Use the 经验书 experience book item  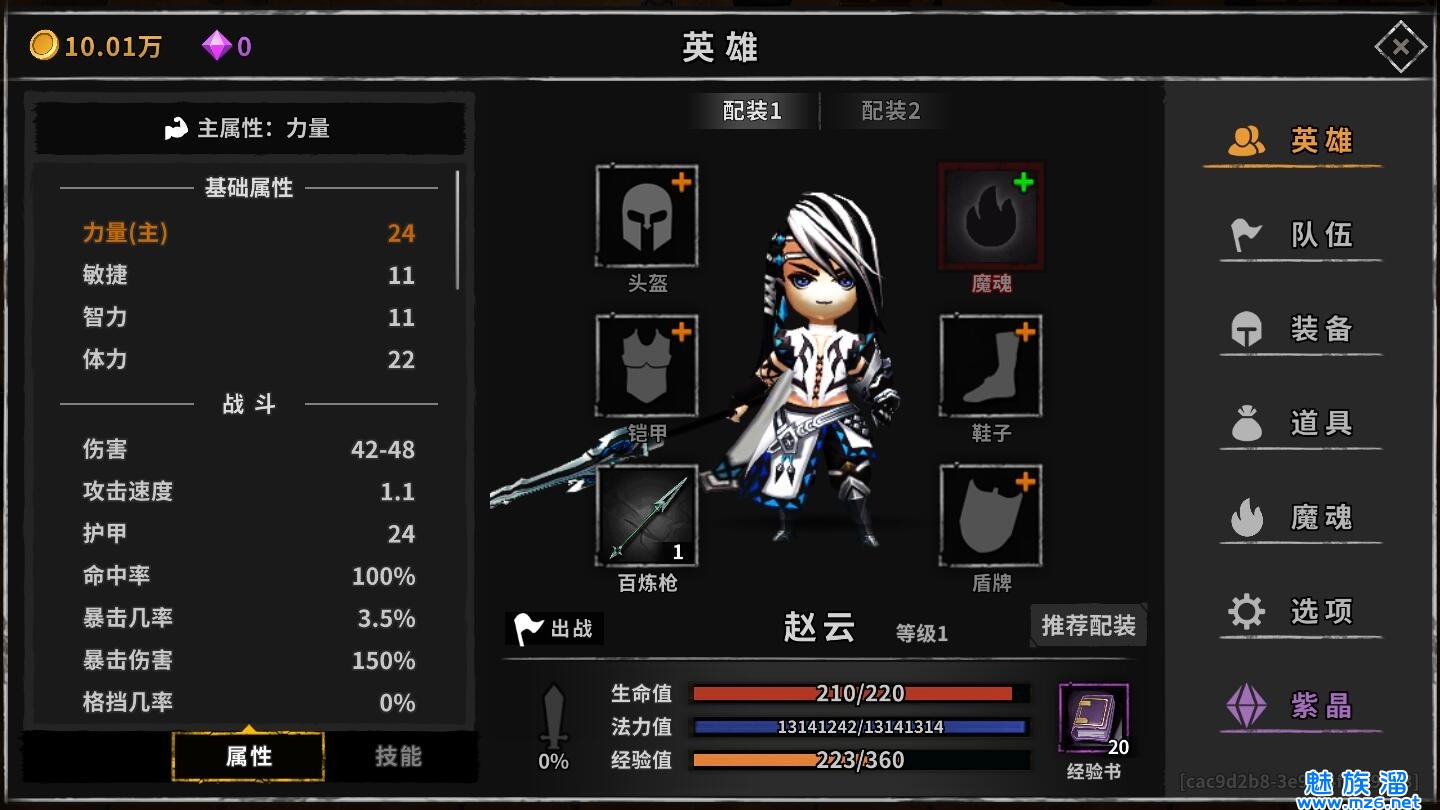point(1093,719)
